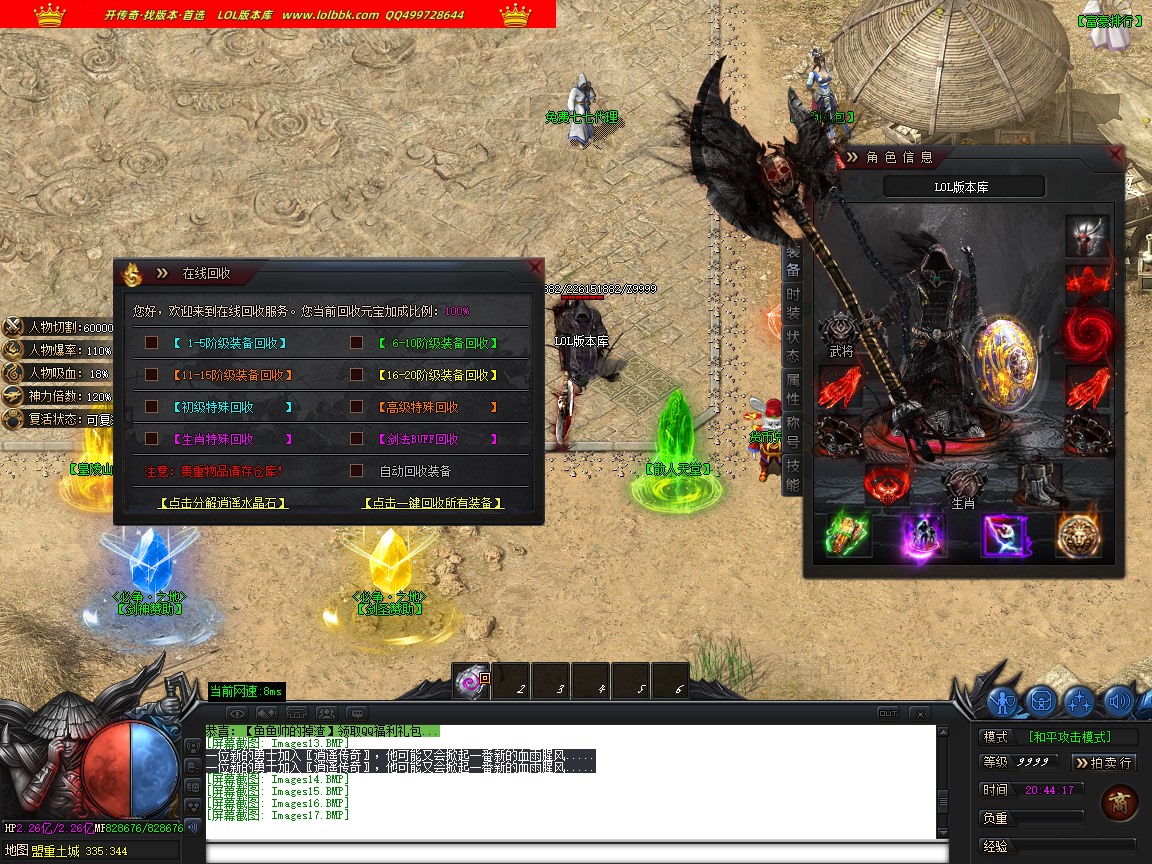Tick the 6-10阶级装备回收 checkbox

[x=356, y=343]
